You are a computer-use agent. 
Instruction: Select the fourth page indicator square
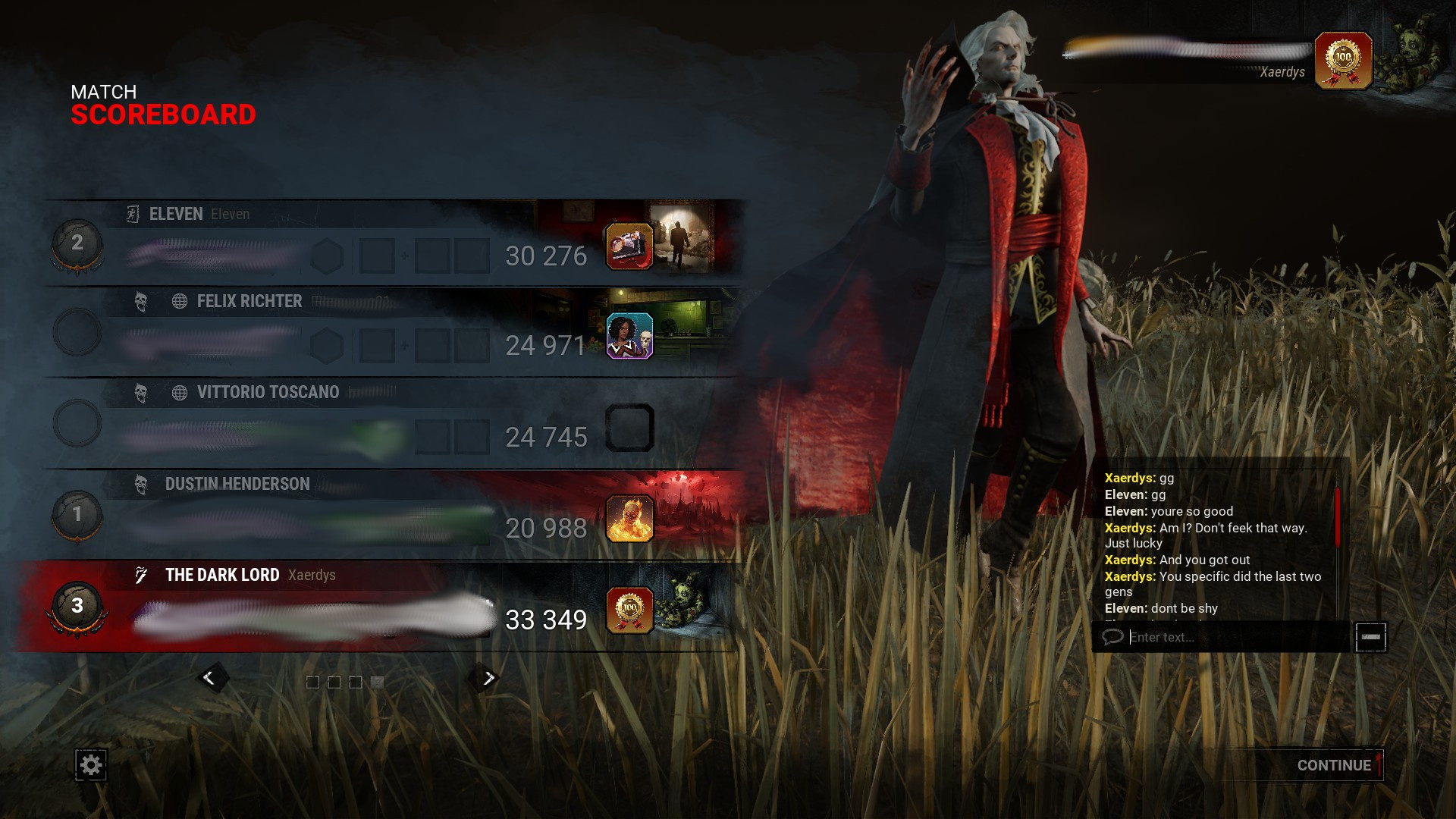[375, 681]
